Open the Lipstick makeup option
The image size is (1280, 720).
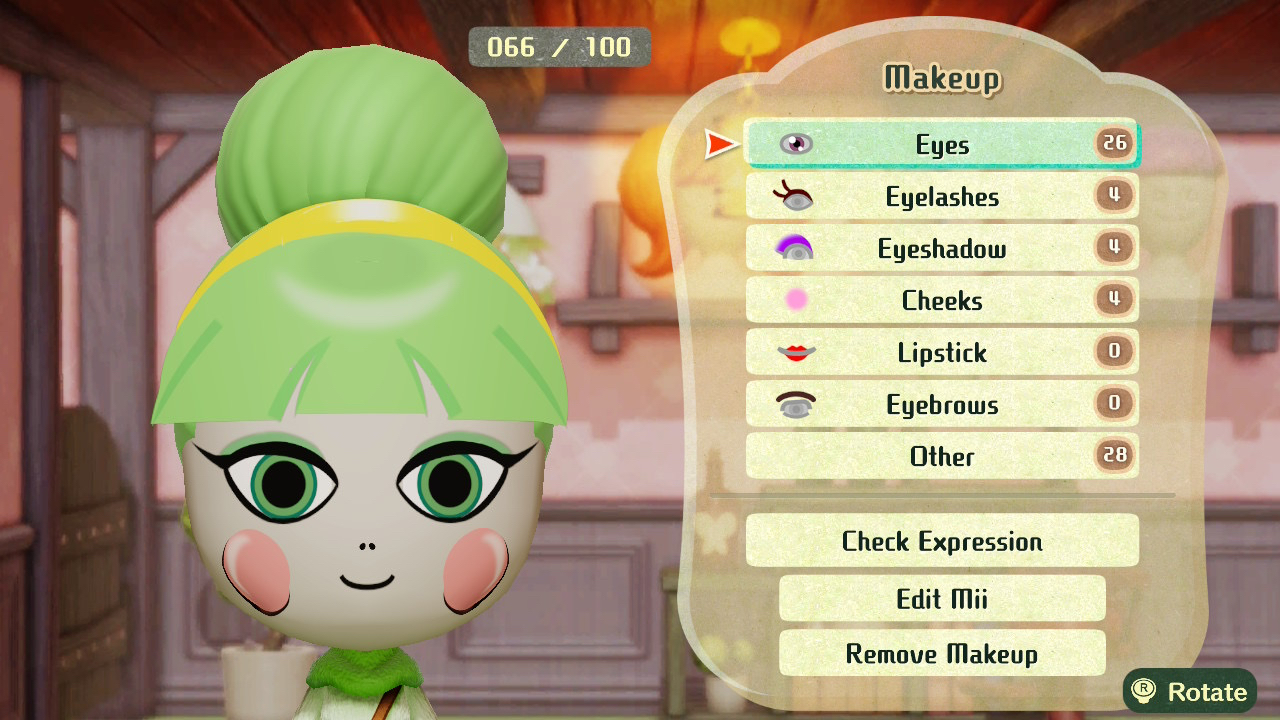click(941, 353)
